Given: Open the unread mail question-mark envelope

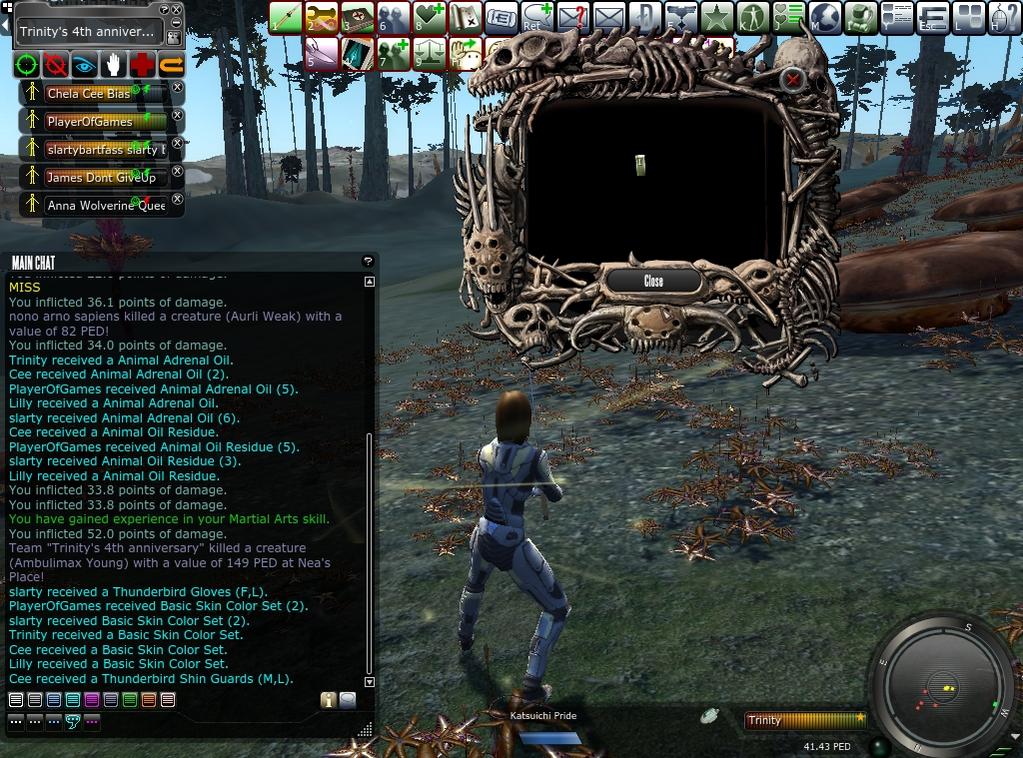Looking at the screenshot, I should tap(573, 17).
